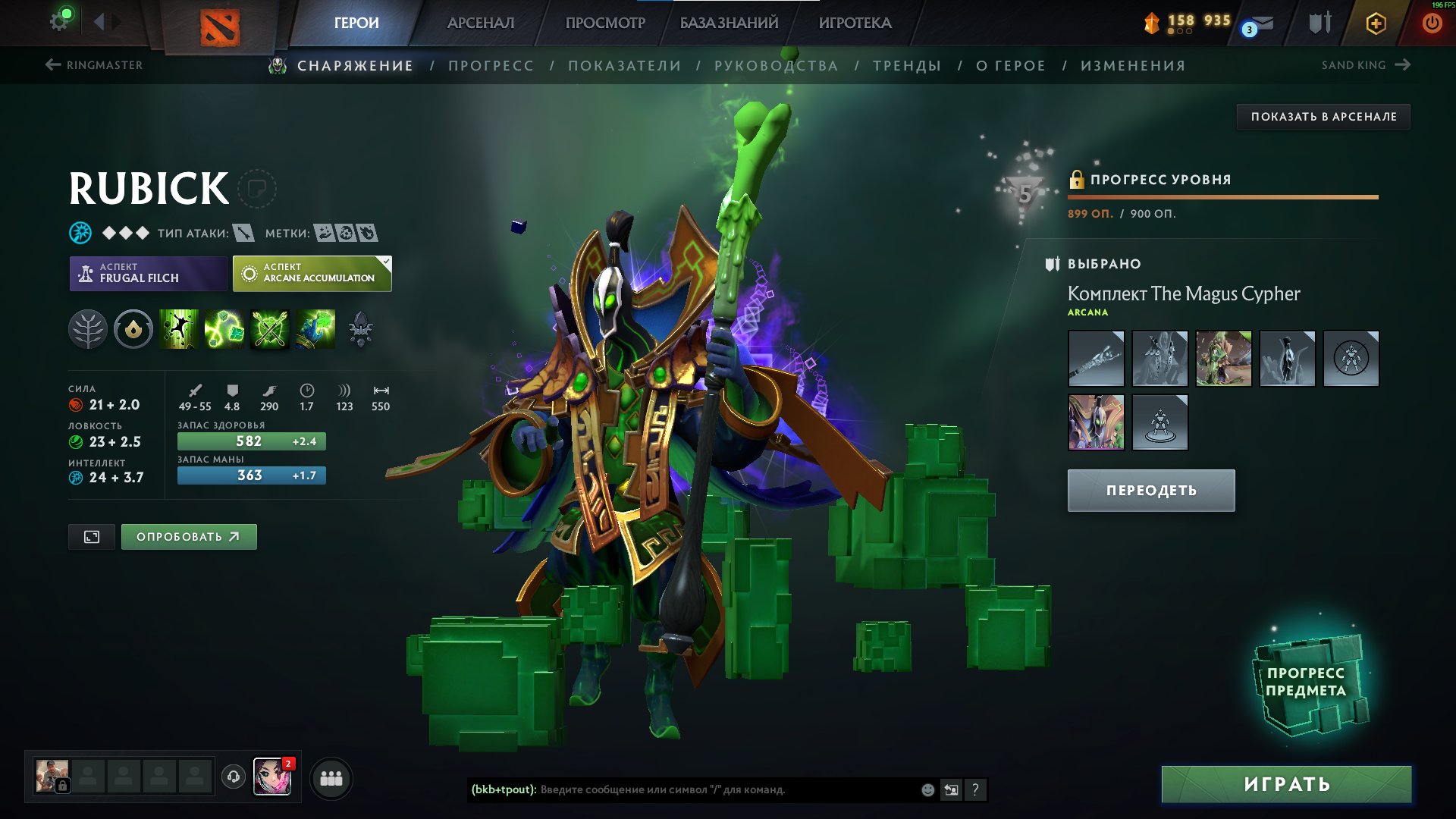Screen dimensions: 1456x819
Task: Switch to the Арсенал tab
Action: (481, 23)
